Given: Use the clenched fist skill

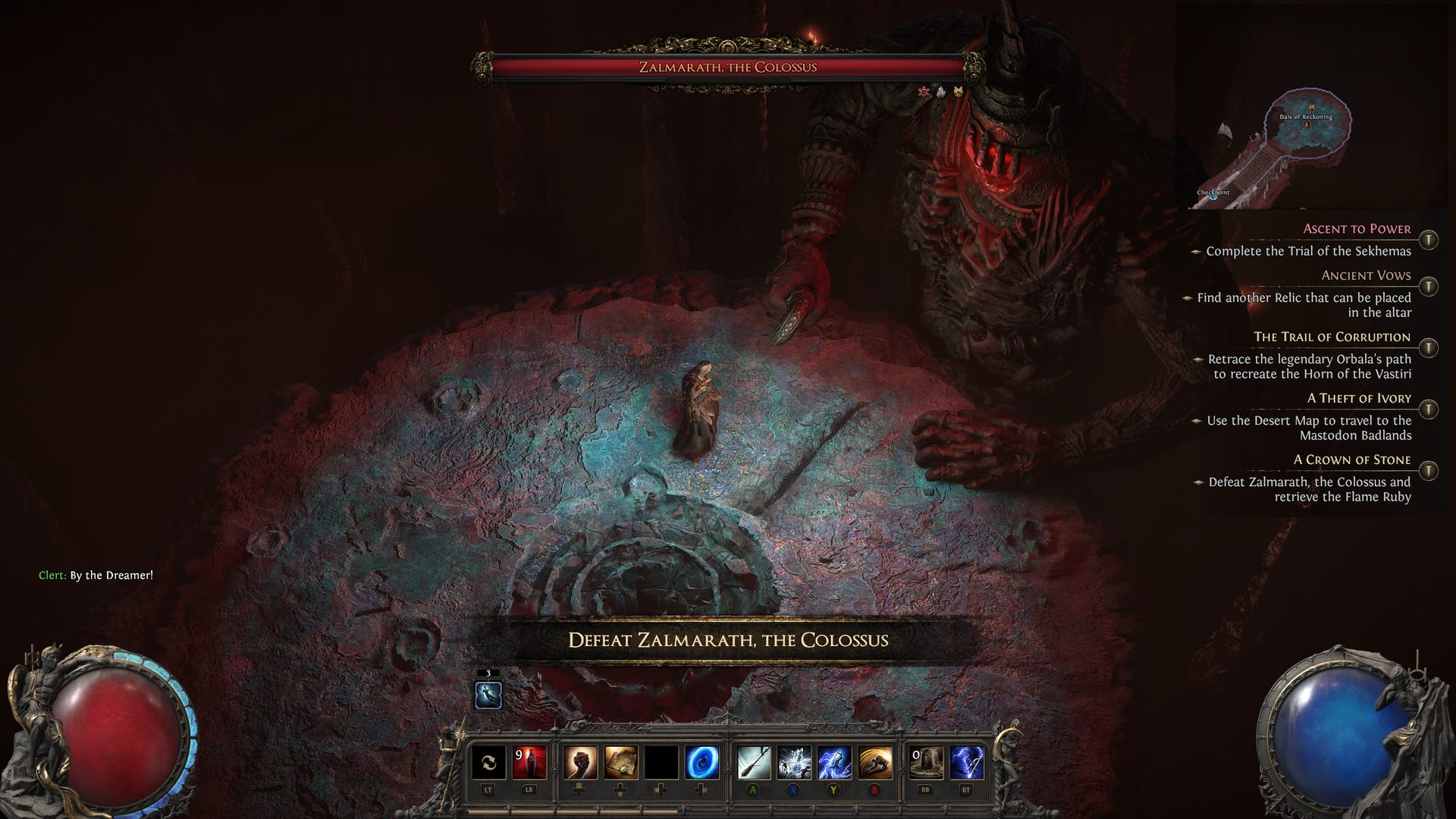Looking at the screenshot, I should tap(580, 762).
